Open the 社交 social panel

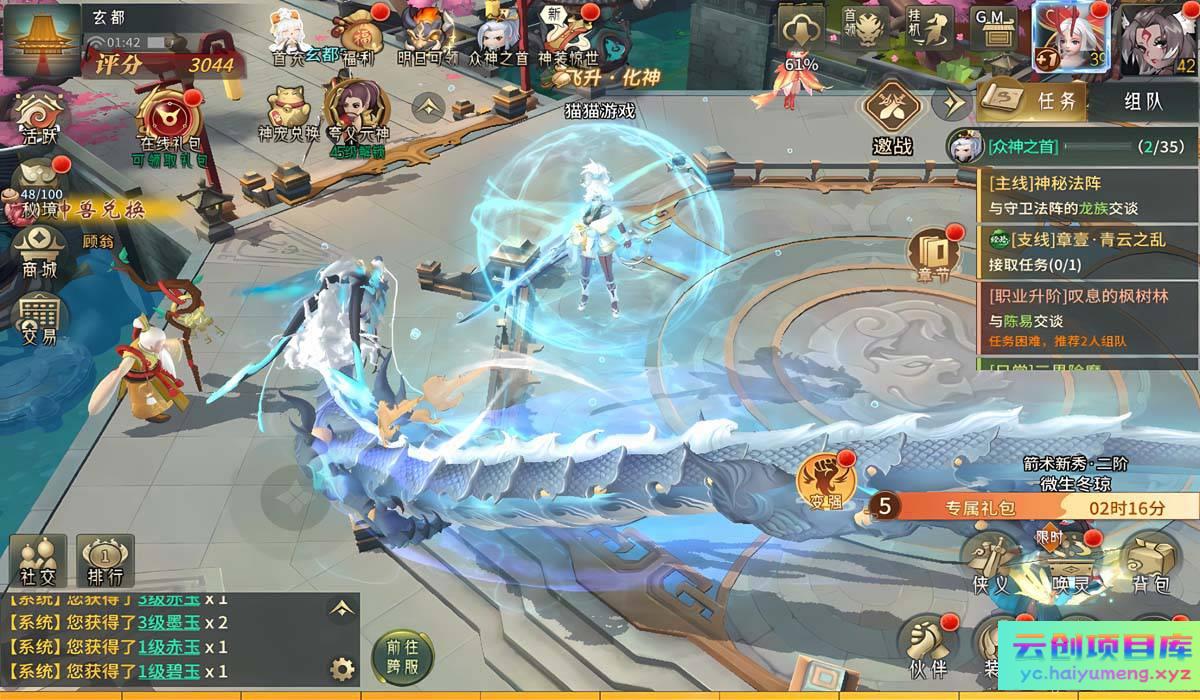point(38,561)
